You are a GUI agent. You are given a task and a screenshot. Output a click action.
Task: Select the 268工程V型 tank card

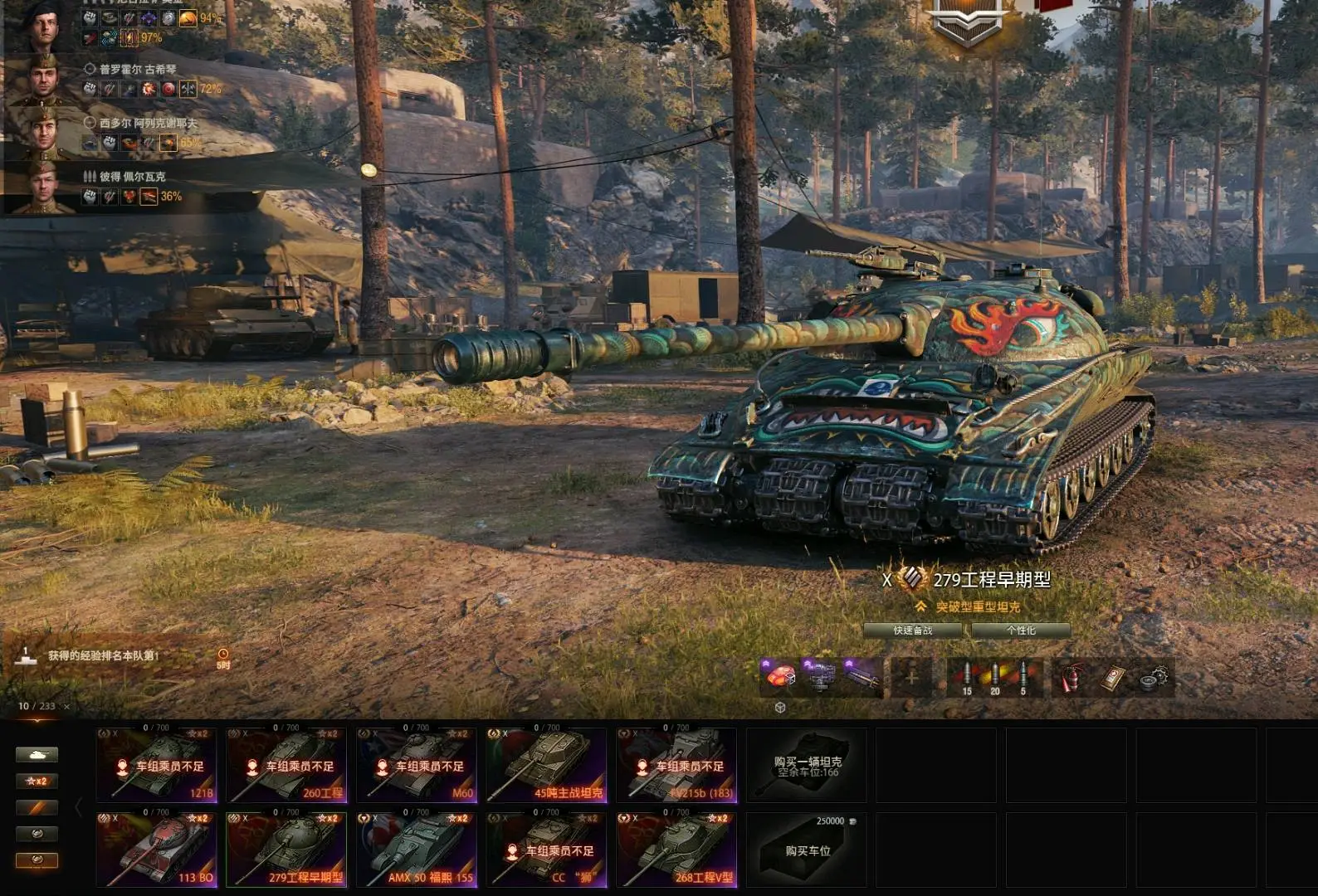(x=676, y=850)
